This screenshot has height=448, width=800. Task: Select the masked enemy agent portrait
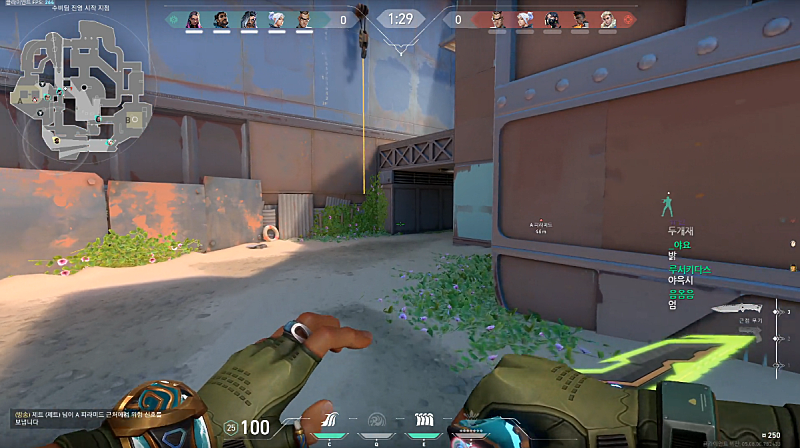tap(551, 19)
